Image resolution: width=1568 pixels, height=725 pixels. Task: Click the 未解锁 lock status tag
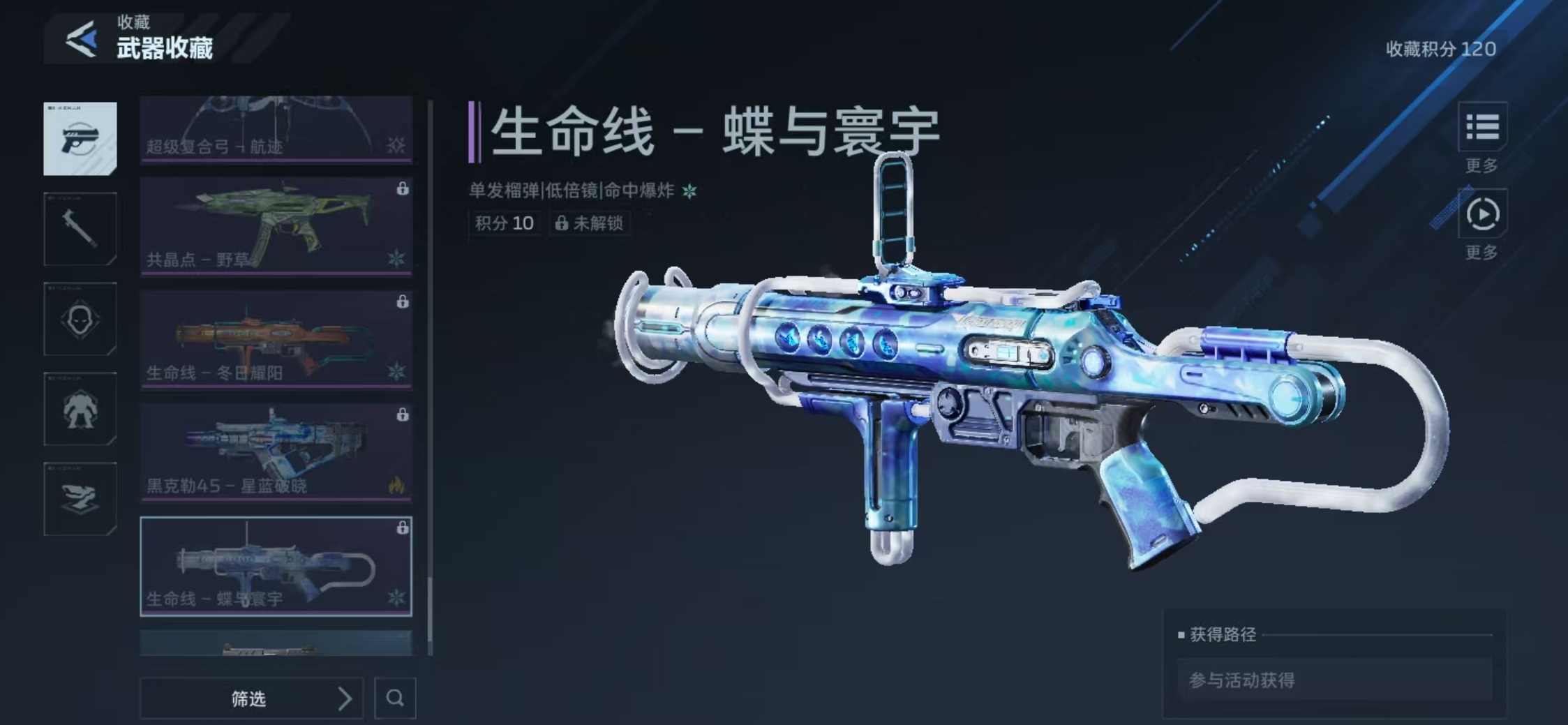click(x=590, y=224)
